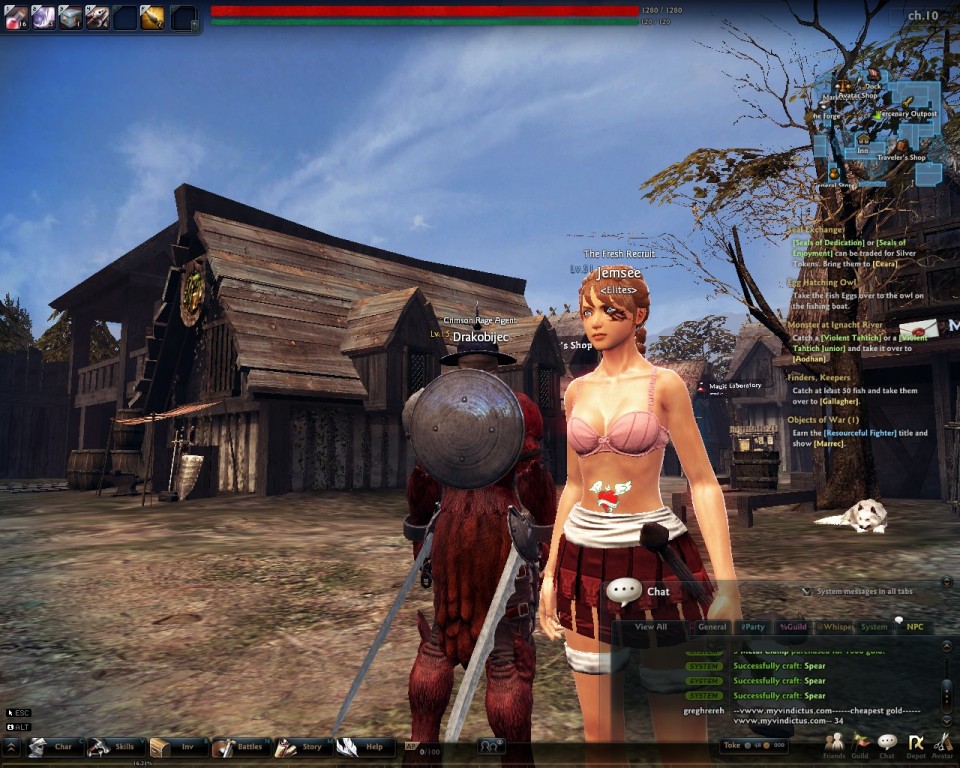This screenshot has width=960, height=768.
Task: Switch to the Whisper chat tab
Action: pos(834,627)
